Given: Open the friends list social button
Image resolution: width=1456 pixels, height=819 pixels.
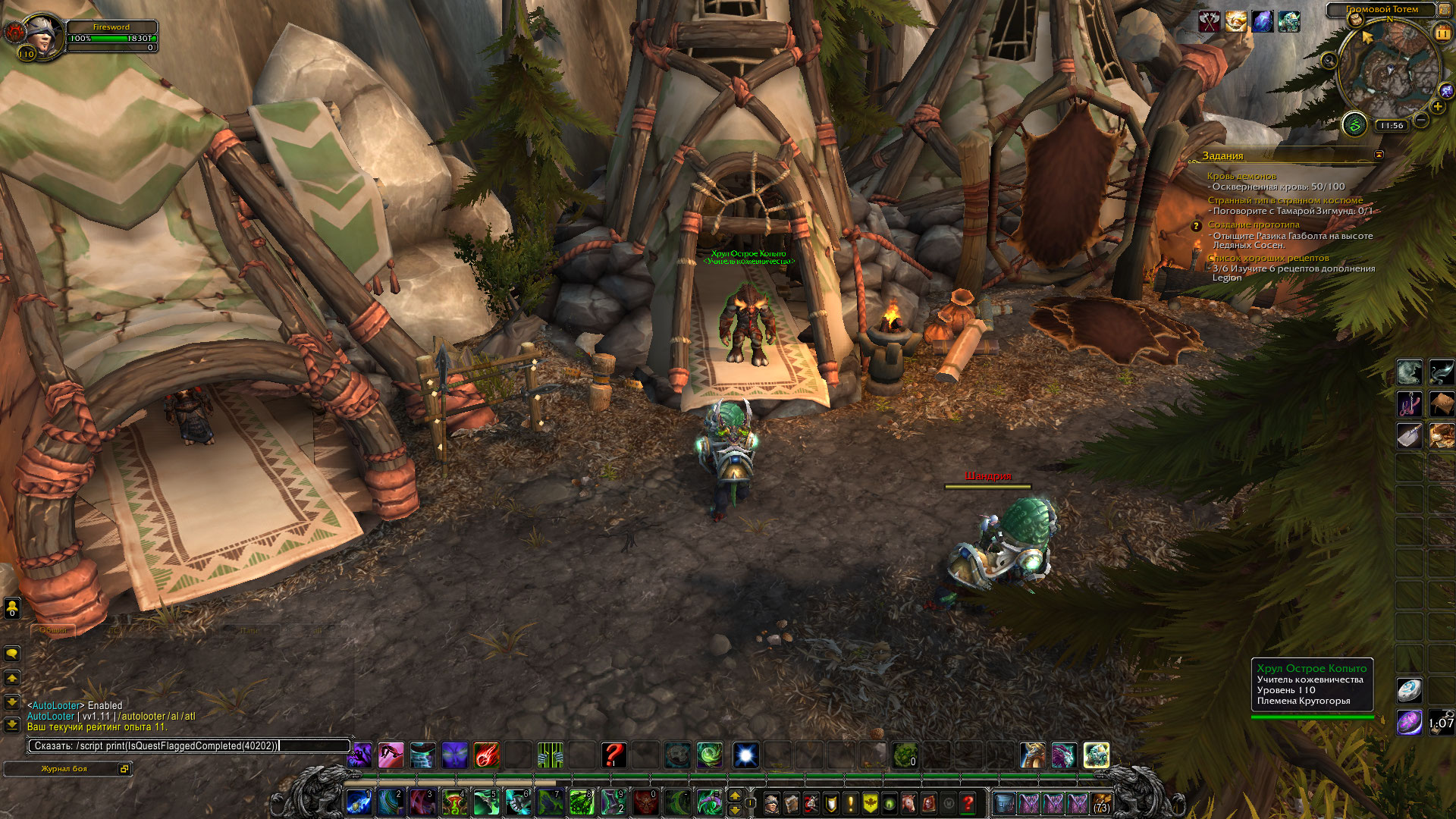Looking at the screenshot, I should [12, 607].
